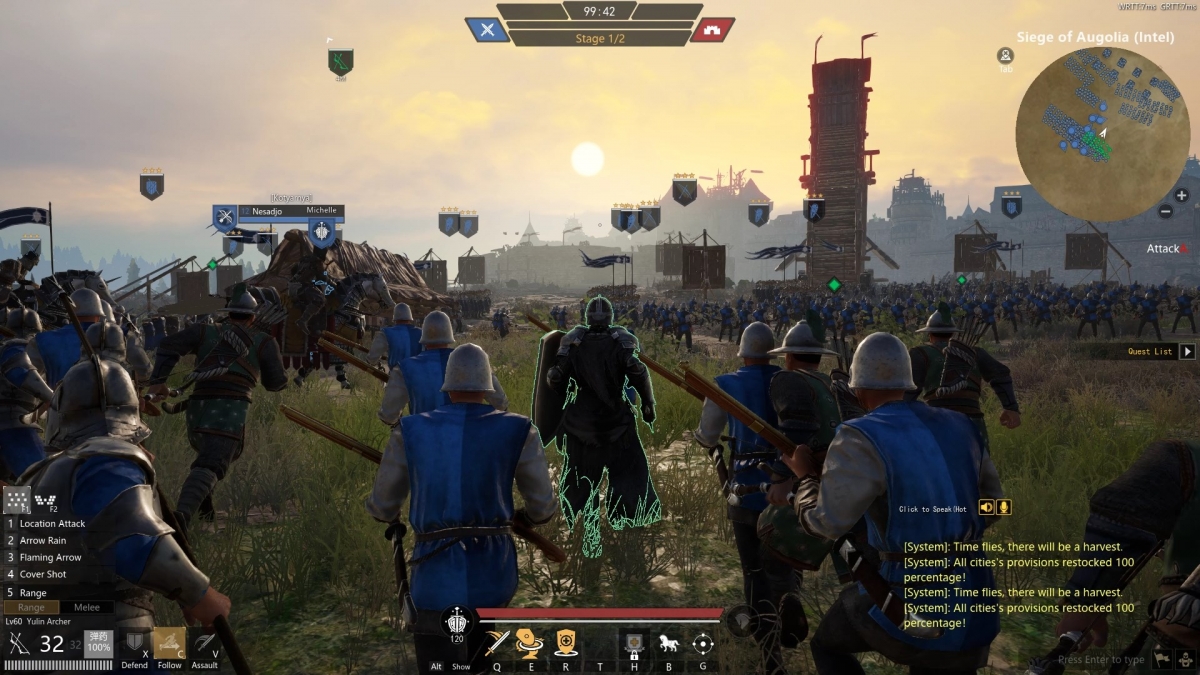Toggle the voice chat speaker icon
The height and width of the screenshot is (675, 1200).
coord(987,507)
